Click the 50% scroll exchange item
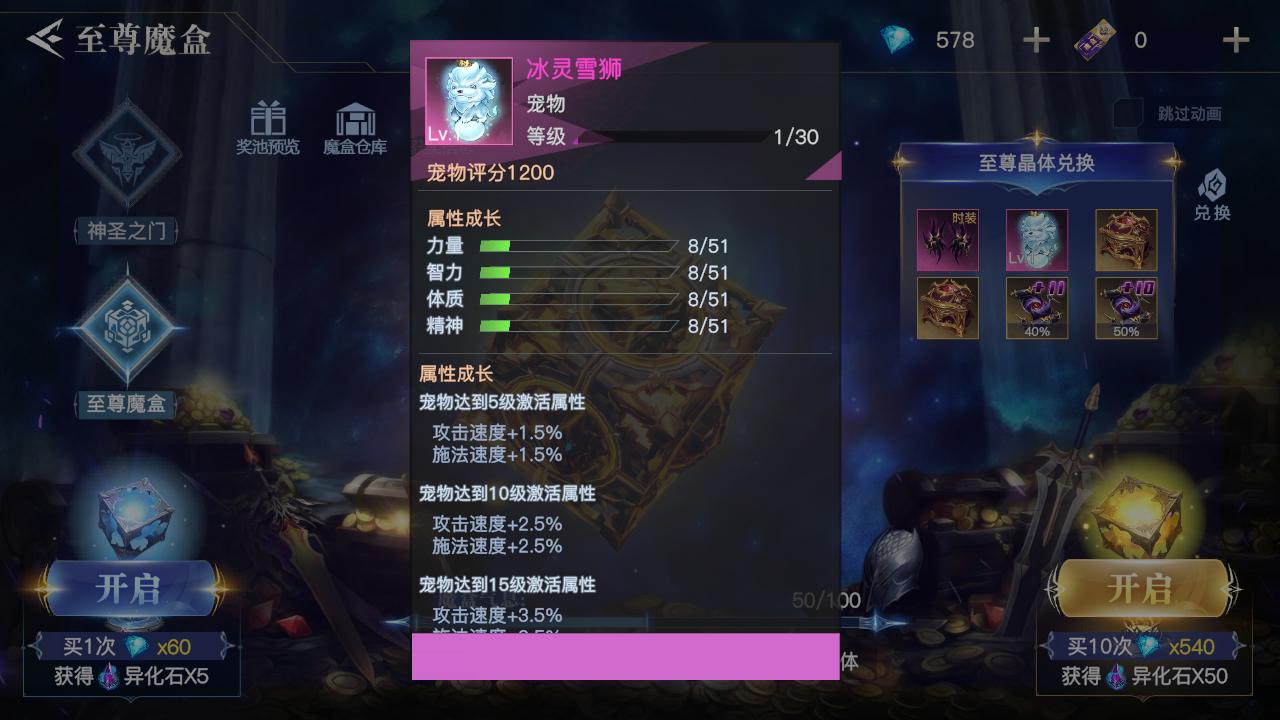The height and width of the screenshot is (720, 1280). [x=1125, y=307]
